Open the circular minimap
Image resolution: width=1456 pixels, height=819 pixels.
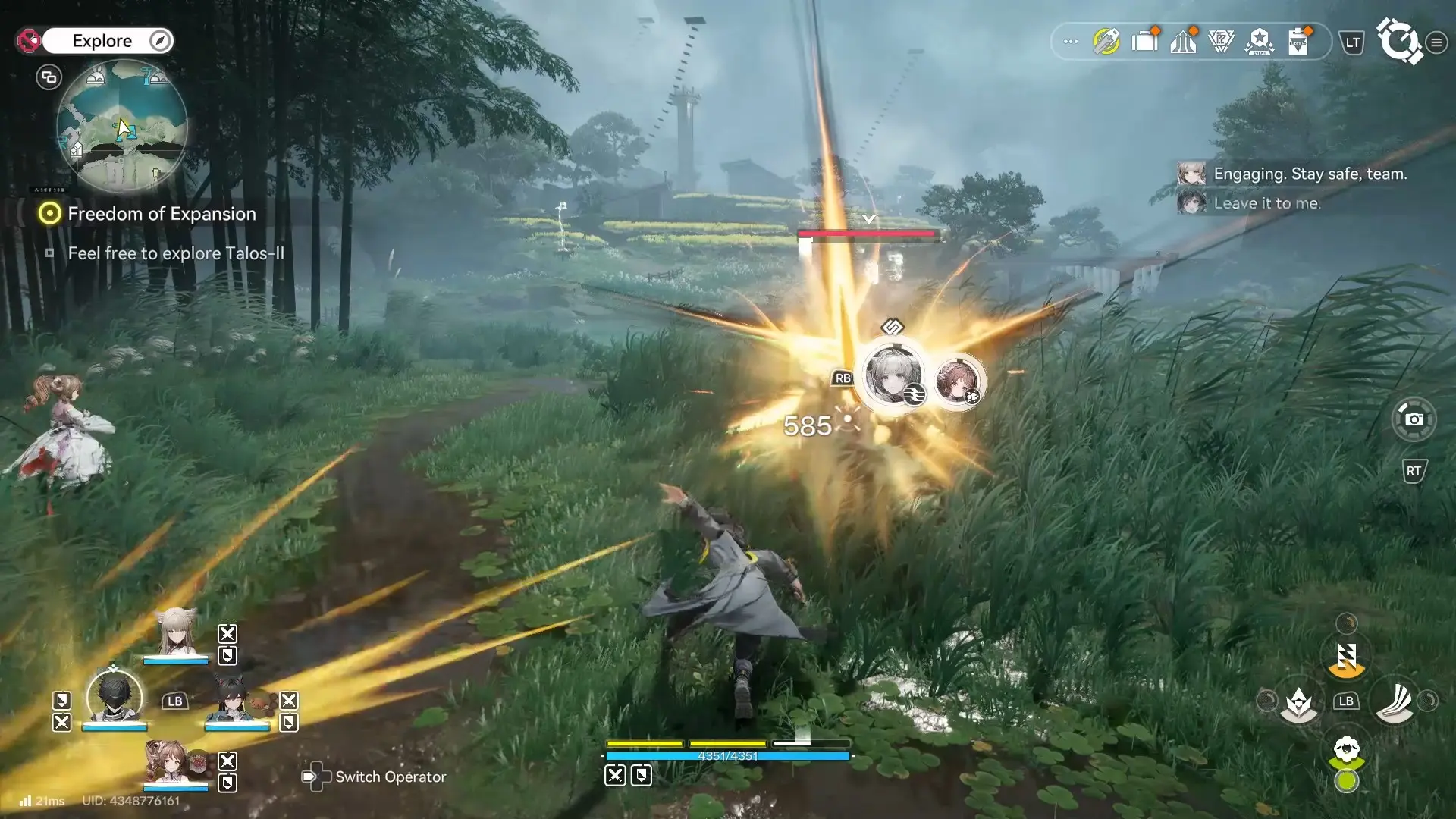click(x=122, y=126)
